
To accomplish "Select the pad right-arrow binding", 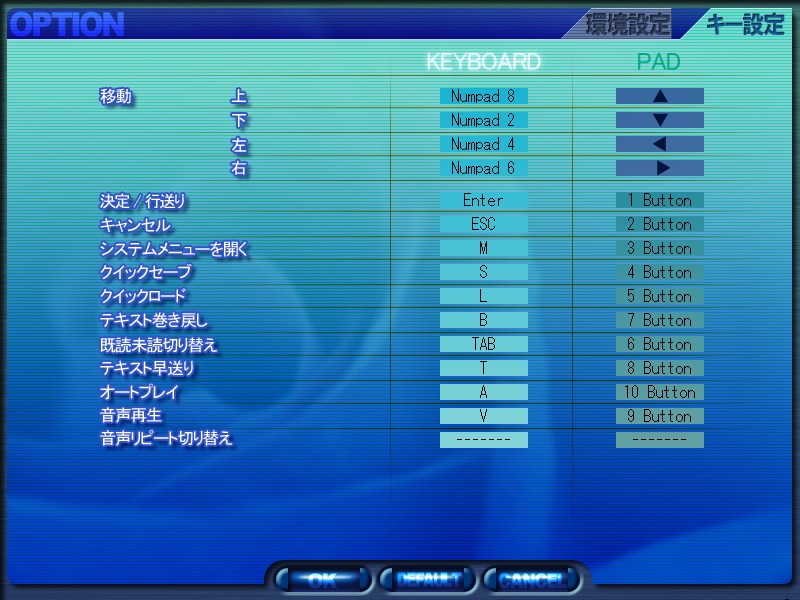I will [x=659, y=168].
